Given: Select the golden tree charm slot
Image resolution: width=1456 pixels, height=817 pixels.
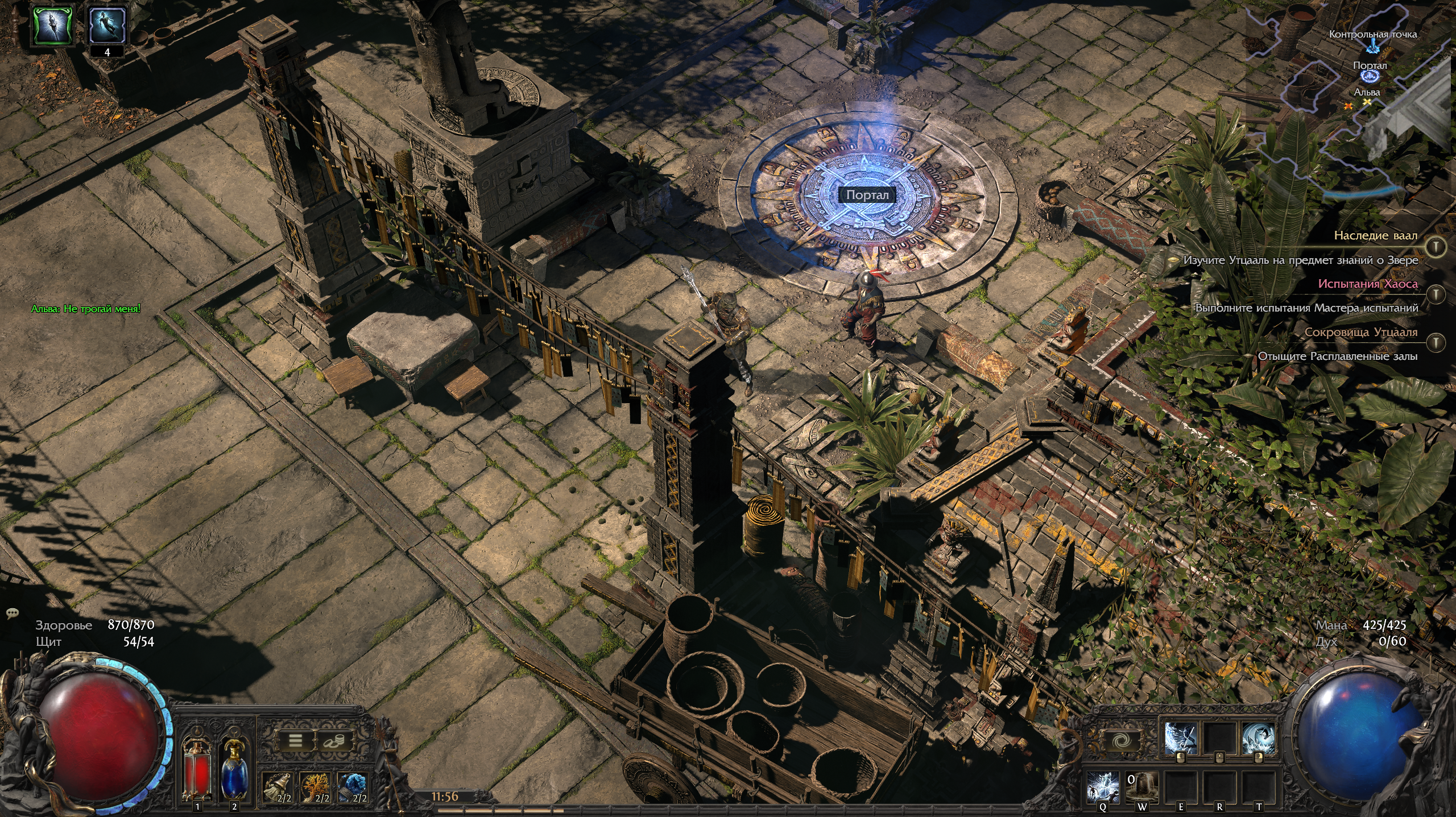Looking at the screenshot, I should (316, 788).
